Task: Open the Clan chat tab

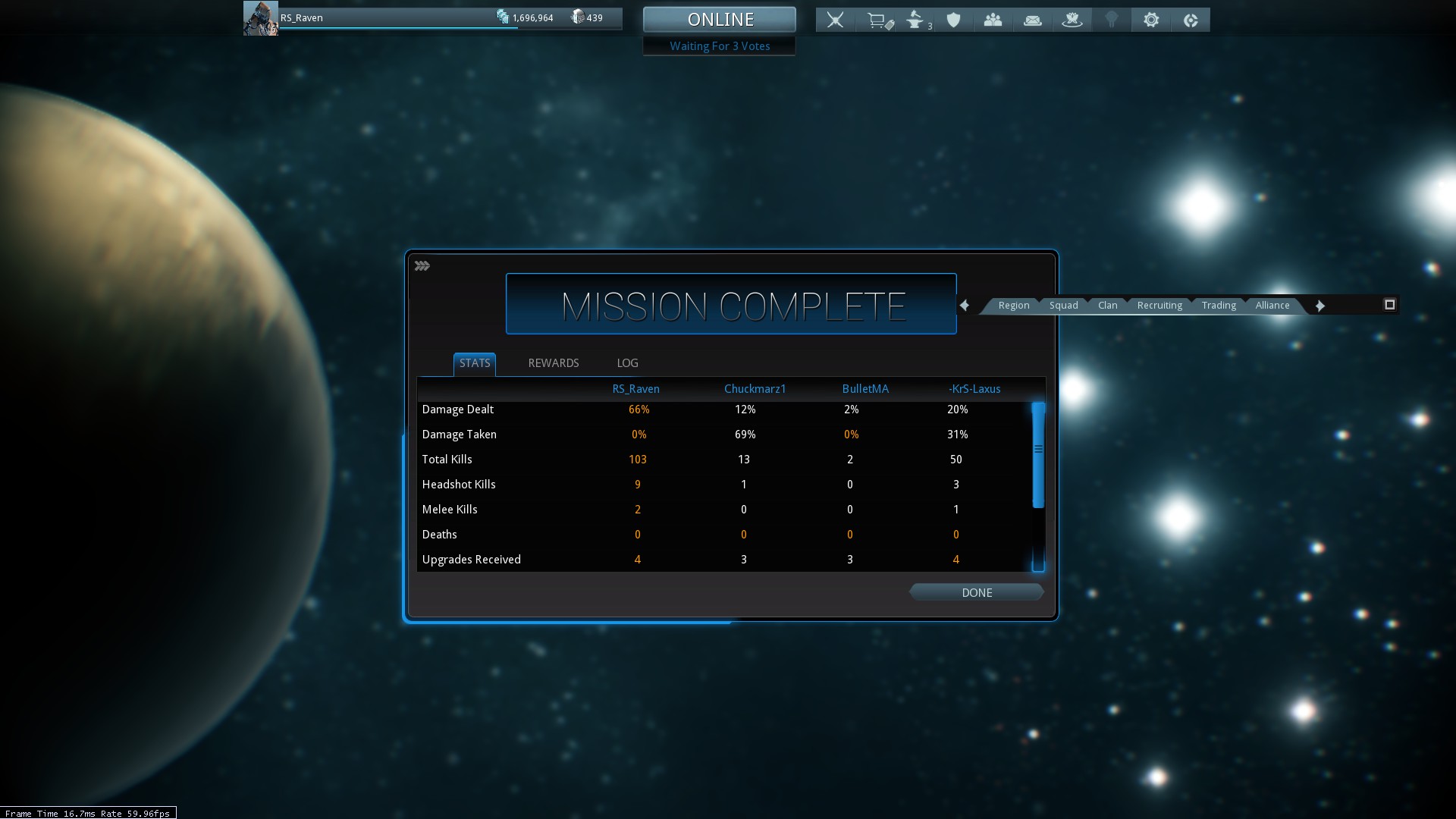Action: 1107,306
